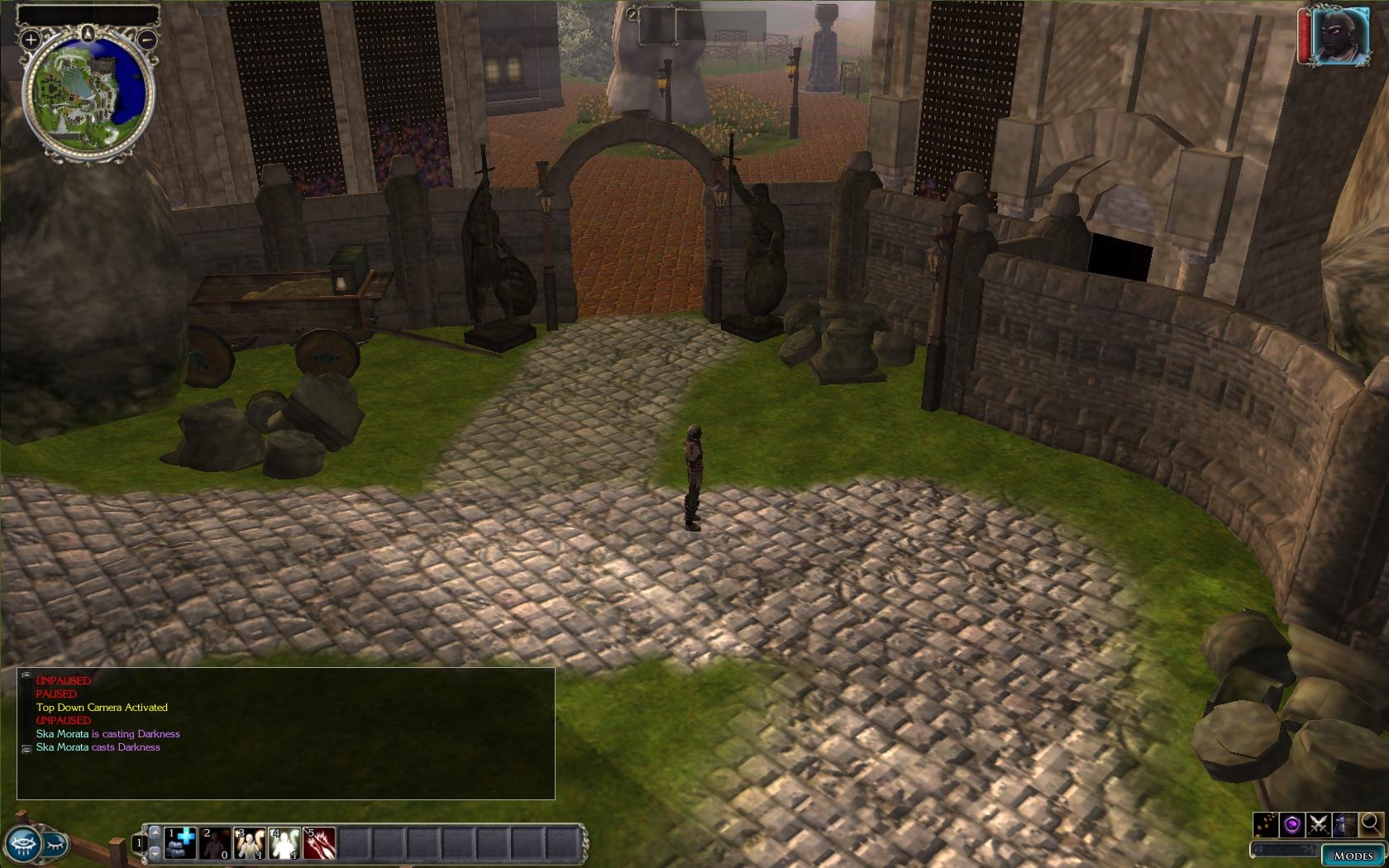Toggle the golden sparkles mode icon
This screenshot has height=868, width=1389.
point(1266,824)
